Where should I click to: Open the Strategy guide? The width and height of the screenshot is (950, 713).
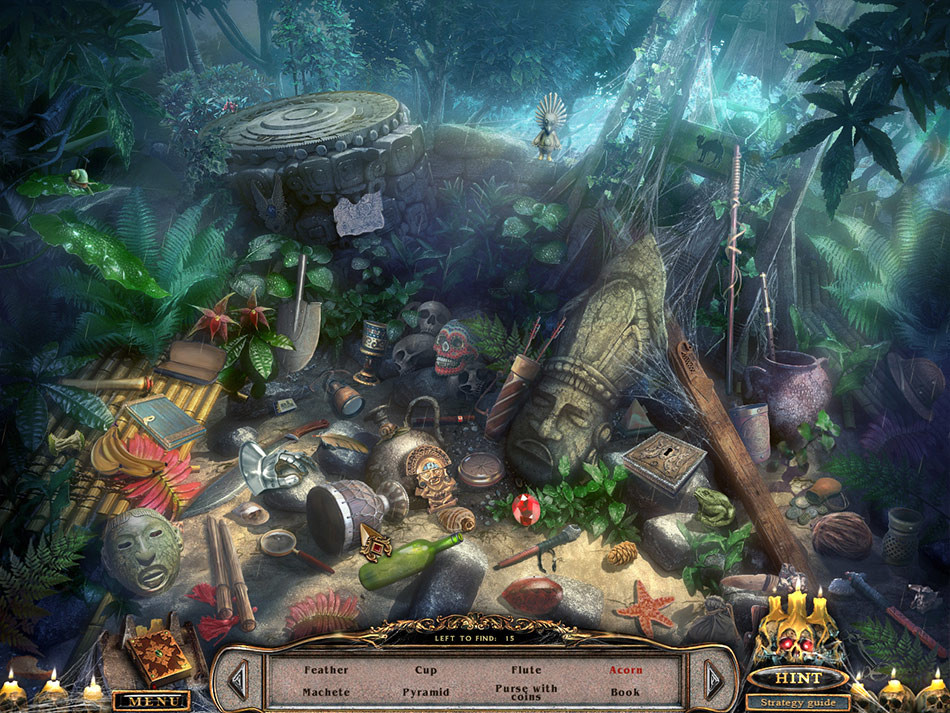(x=798, y=702)
